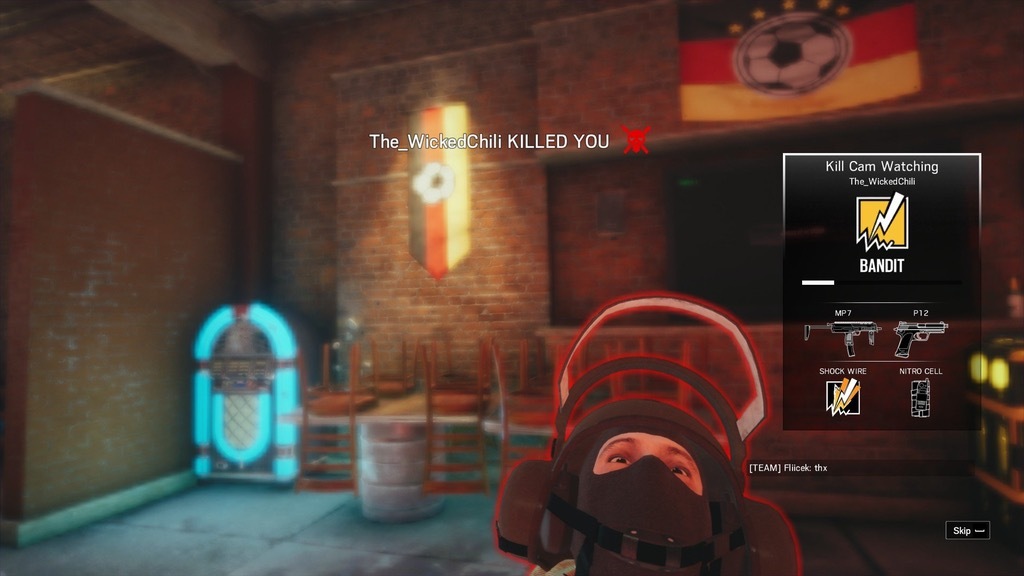Select the Bandit operator emblem

881,221
